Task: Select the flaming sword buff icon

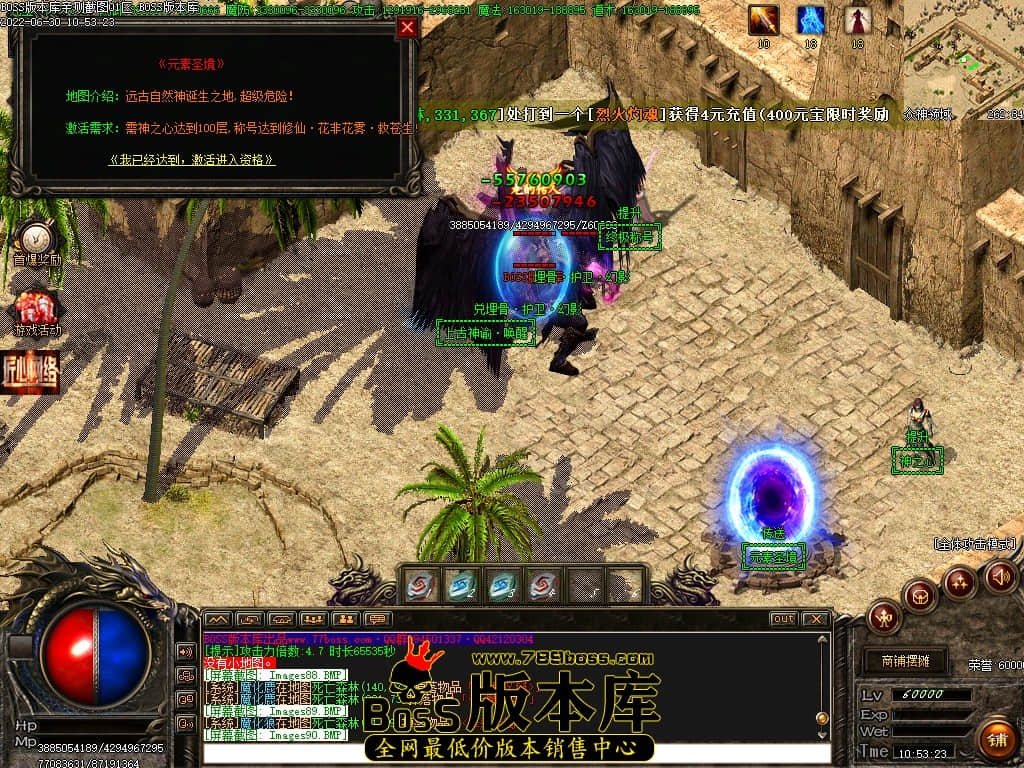Action: click(764, 20)
